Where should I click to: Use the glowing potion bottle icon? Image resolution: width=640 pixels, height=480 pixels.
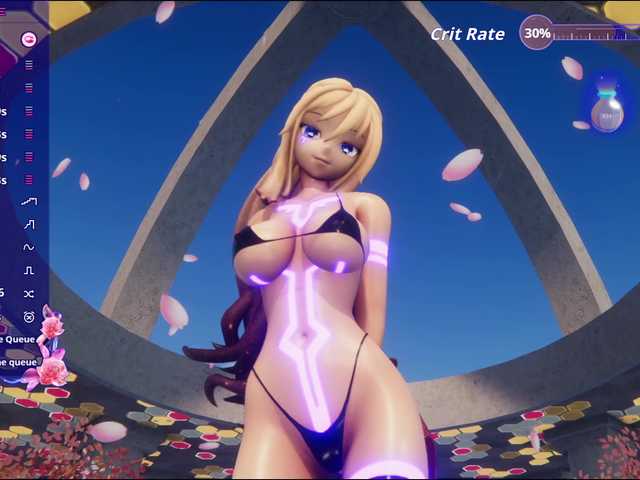point(606,109)
